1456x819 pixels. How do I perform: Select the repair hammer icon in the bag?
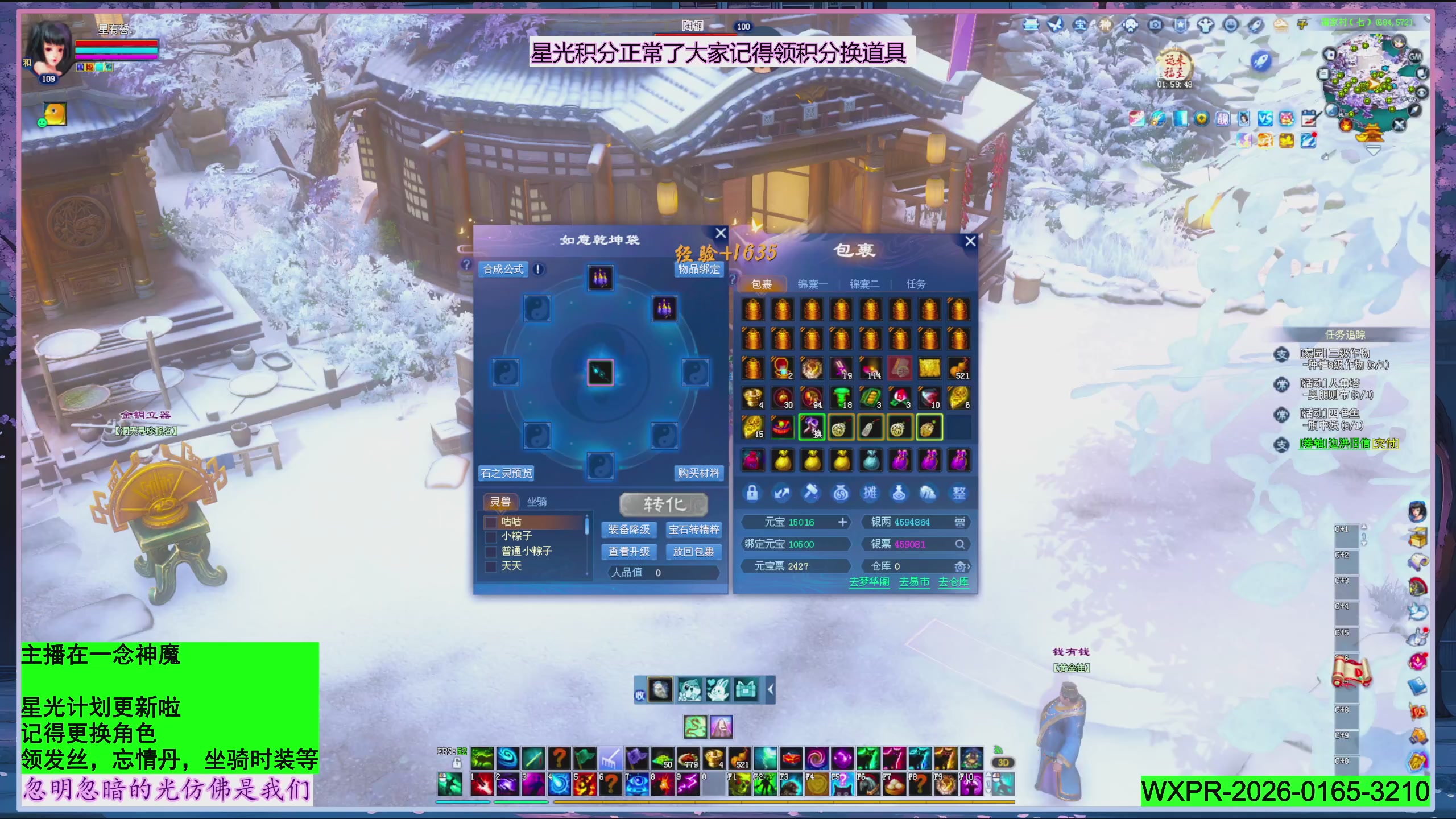tap(810, 493)
